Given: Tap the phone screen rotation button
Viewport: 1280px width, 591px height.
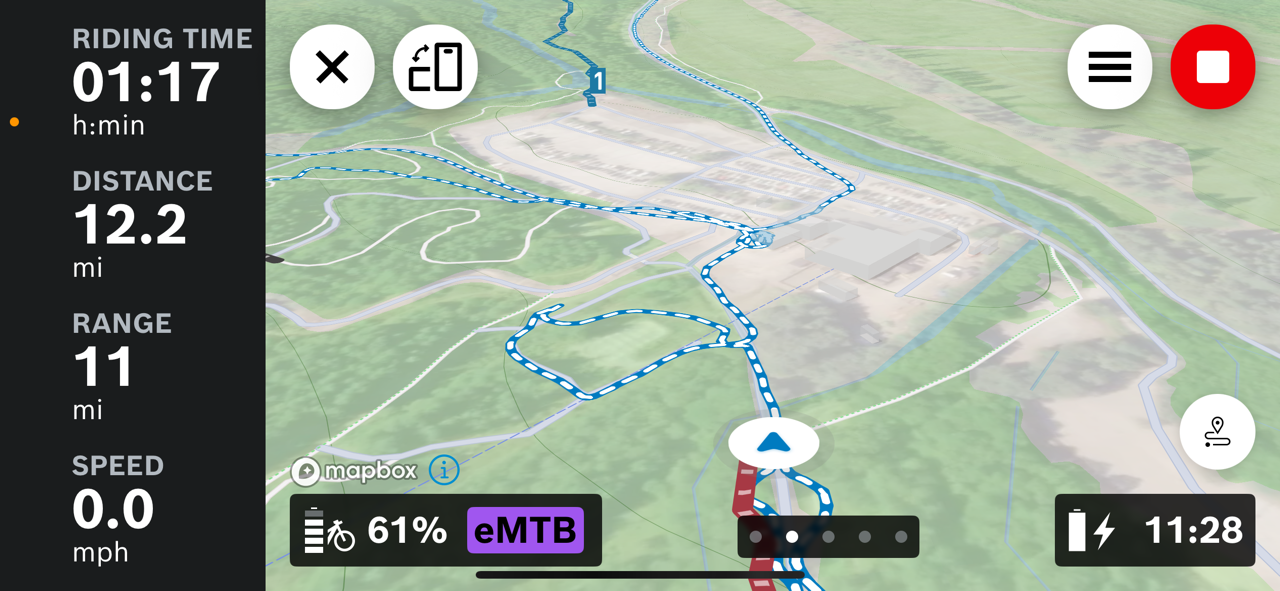Looking at the screenshot, I should coord(435,67).
